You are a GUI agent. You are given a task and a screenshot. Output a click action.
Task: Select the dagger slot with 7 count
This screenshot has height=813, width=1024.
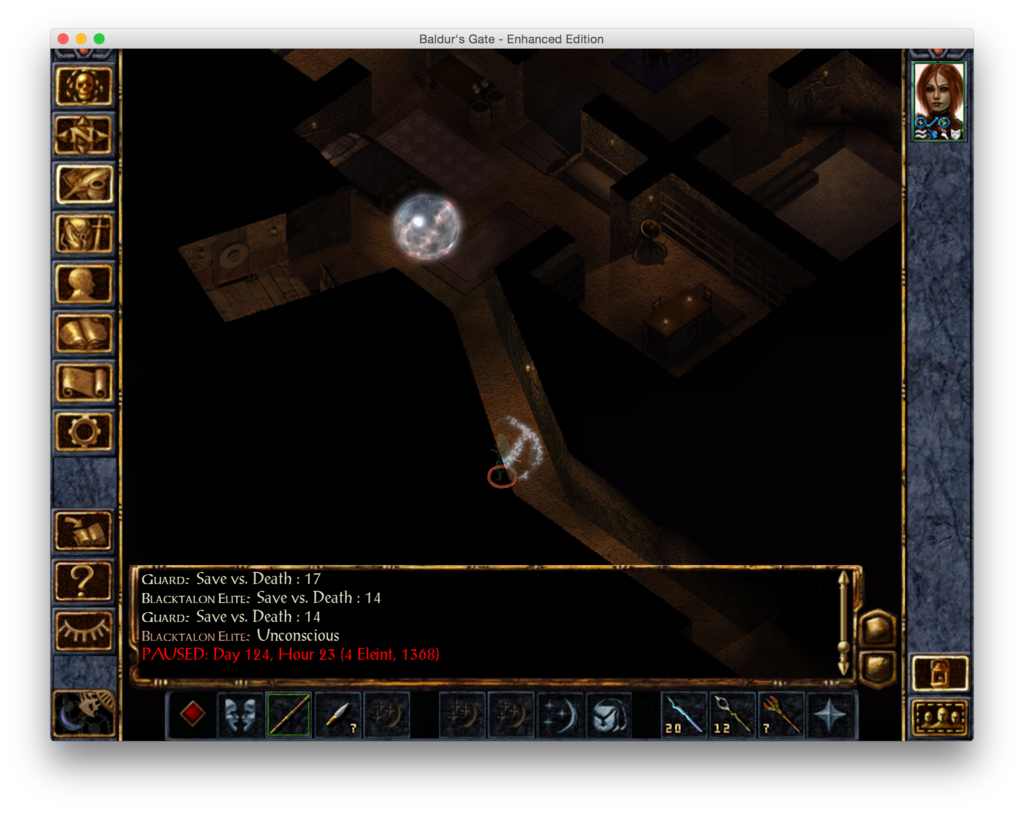337,715
